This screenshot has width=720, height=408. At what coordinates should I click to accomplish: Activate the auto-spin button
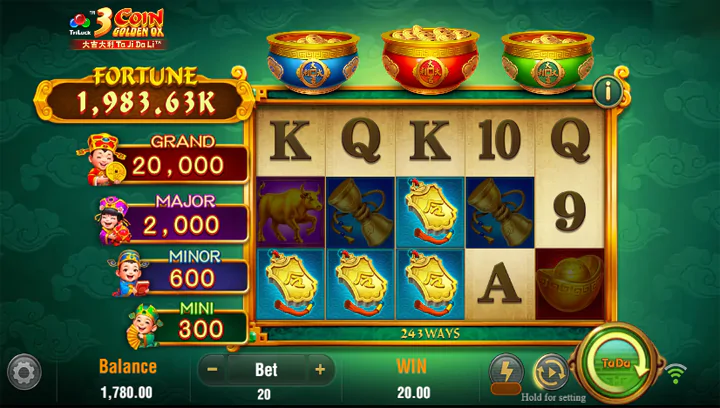point(550,372)
